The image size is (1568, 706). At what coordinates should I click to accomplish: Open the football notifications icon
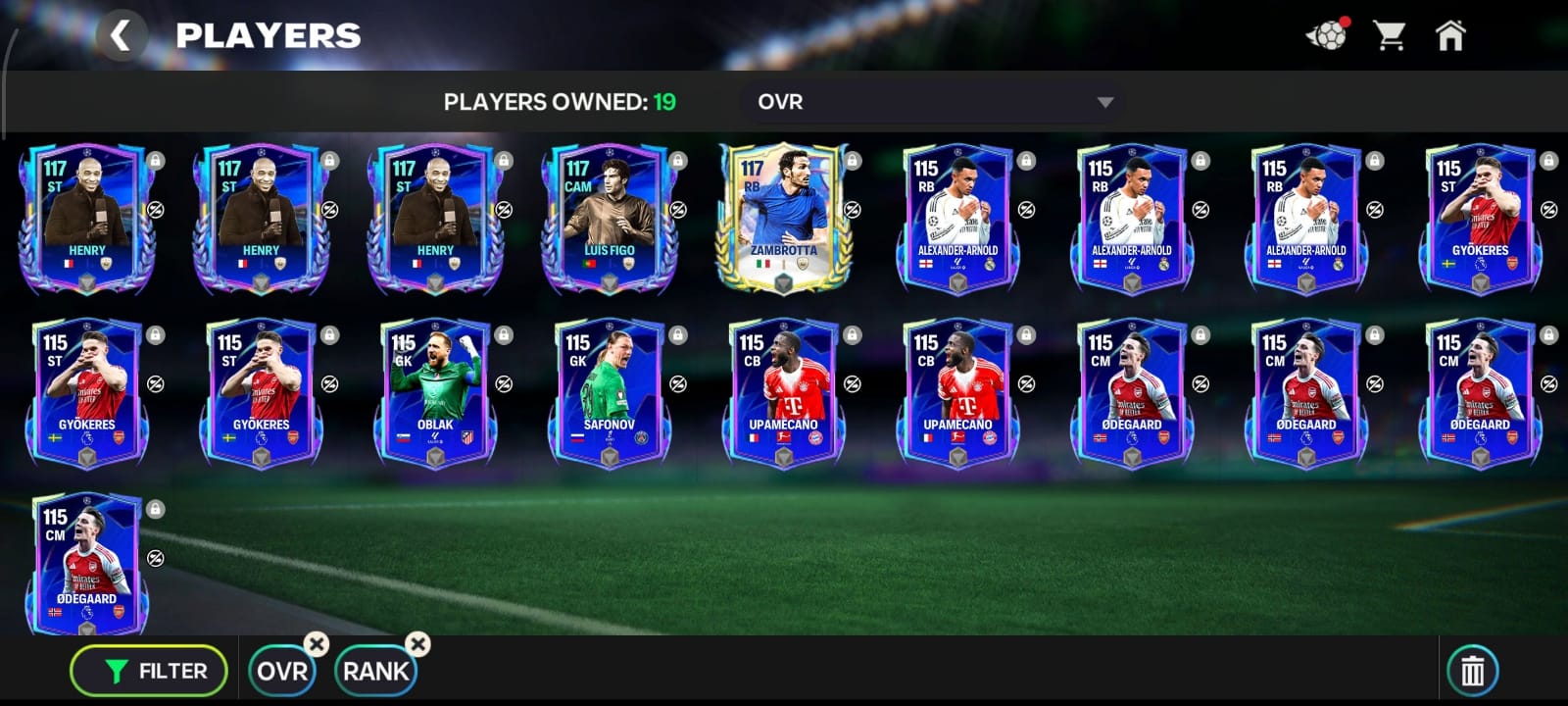pos(1329,35)
